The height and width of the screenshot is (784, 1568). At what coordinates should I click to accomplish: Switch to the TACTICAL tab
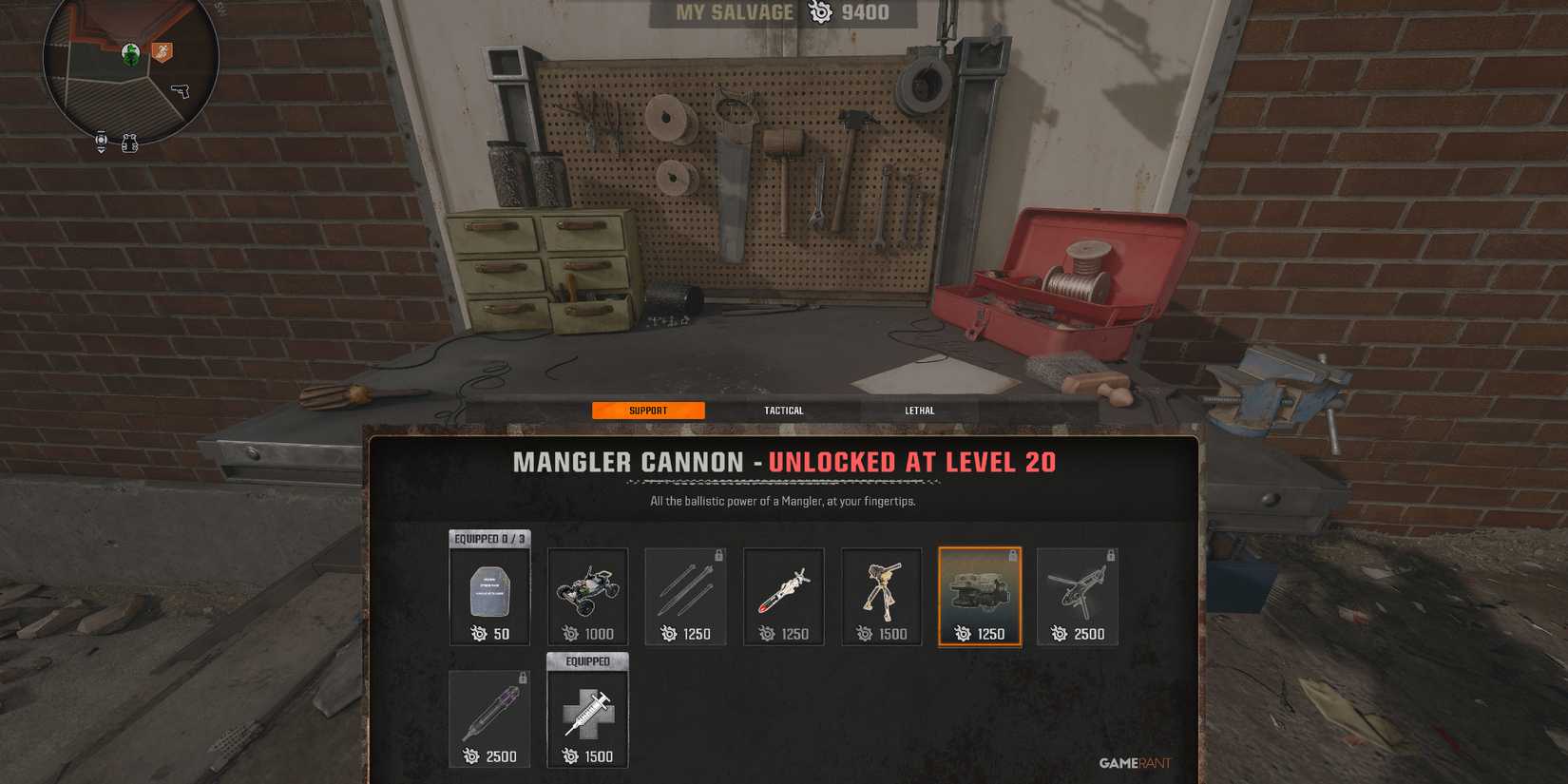(x=783, y=410)
